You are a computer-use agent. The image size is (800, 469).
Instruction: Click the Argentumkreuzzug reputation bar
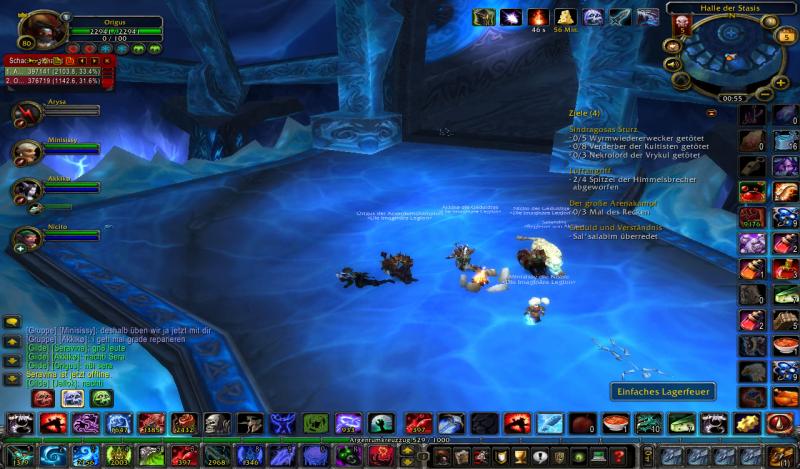pyautogui.click(x=400, y=438)
